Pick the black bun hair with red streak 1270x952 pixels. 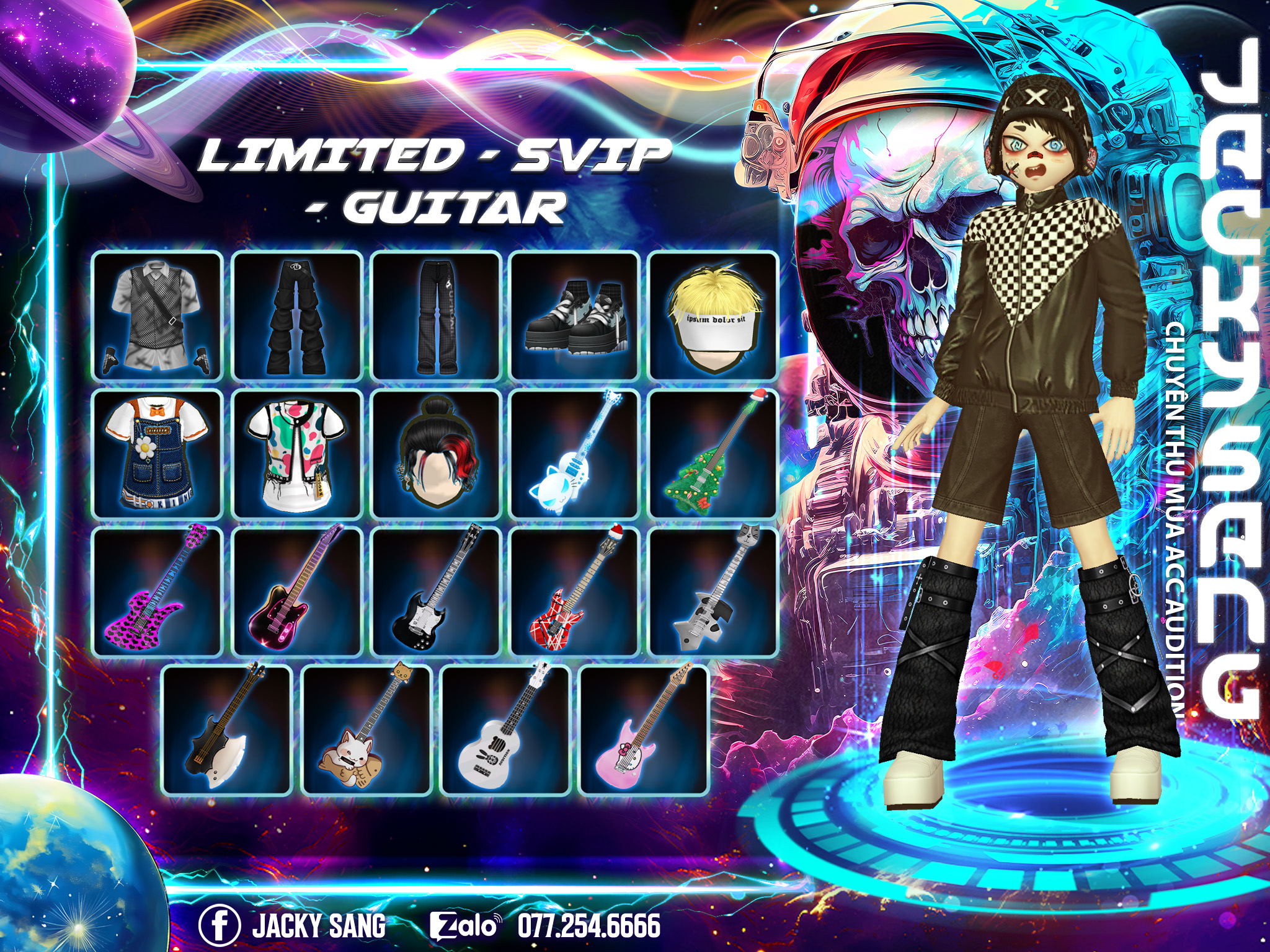(x=436, y=454)
